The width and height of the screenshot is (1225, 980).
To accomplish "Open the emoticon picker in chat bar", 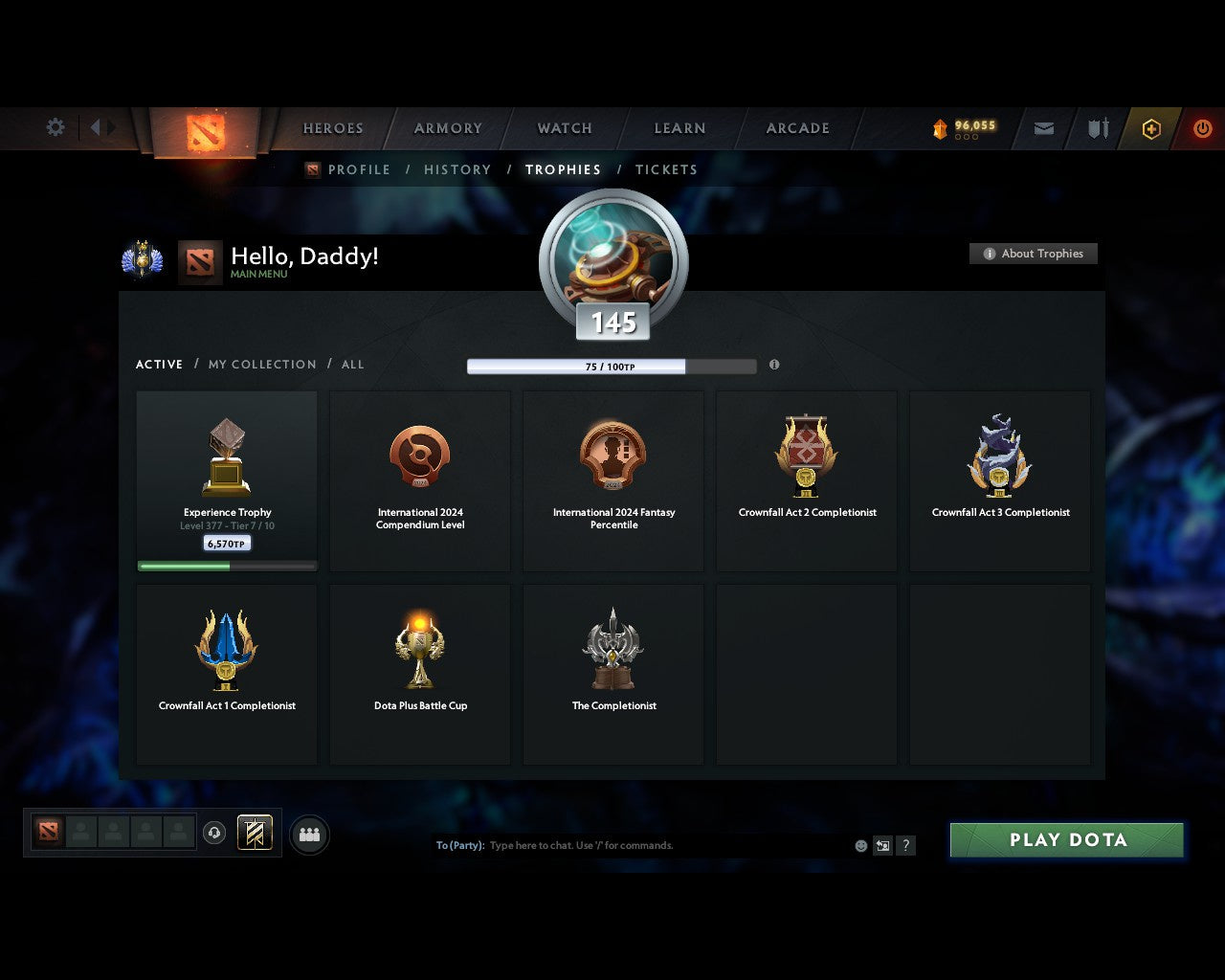I will pyautogui.click(x=859, y=845).
